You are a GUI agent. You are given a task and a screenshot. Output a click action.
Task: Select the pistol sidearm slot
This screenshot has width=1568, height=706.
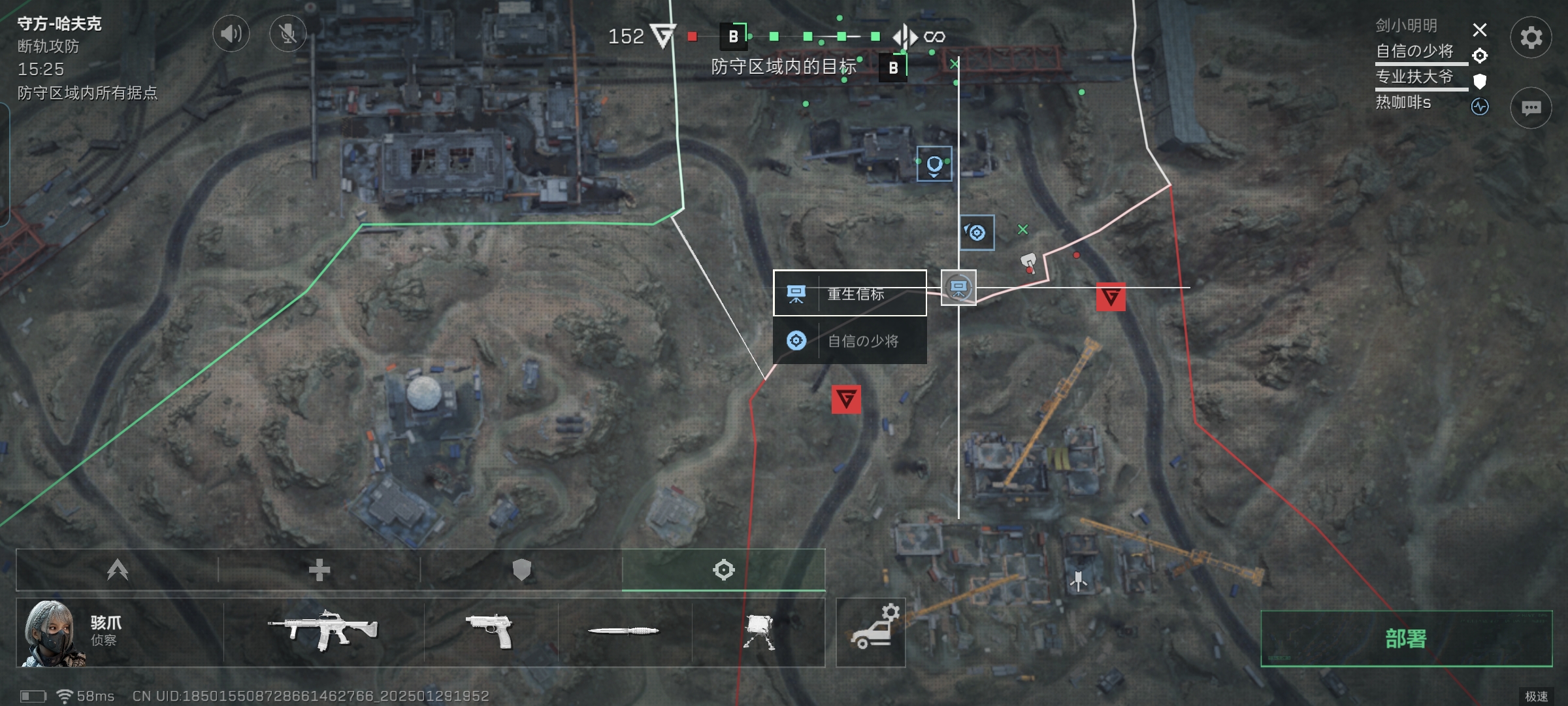491,631
